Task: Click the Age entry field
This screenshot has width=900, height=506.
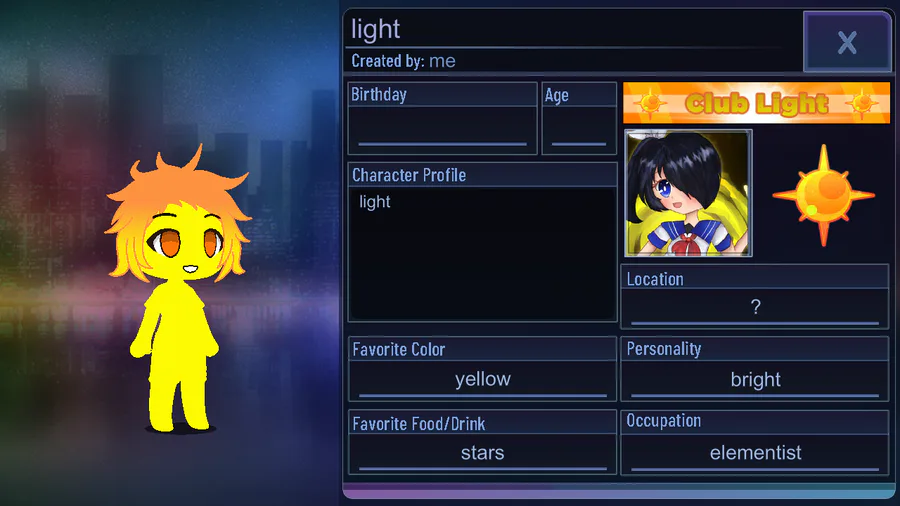Action: click(579, 130)
